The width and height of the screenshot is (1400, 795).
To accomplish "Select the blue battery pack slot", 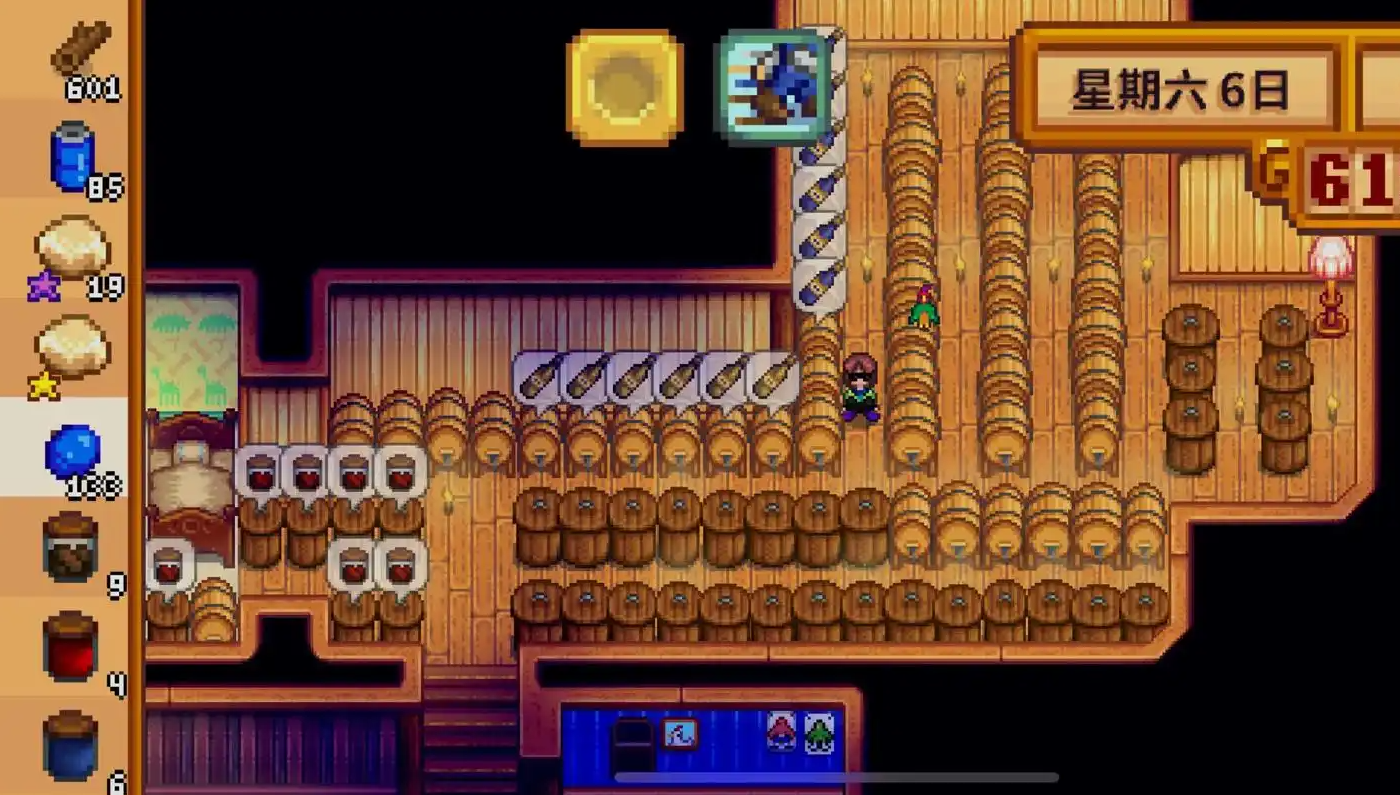I will (74, 156).
